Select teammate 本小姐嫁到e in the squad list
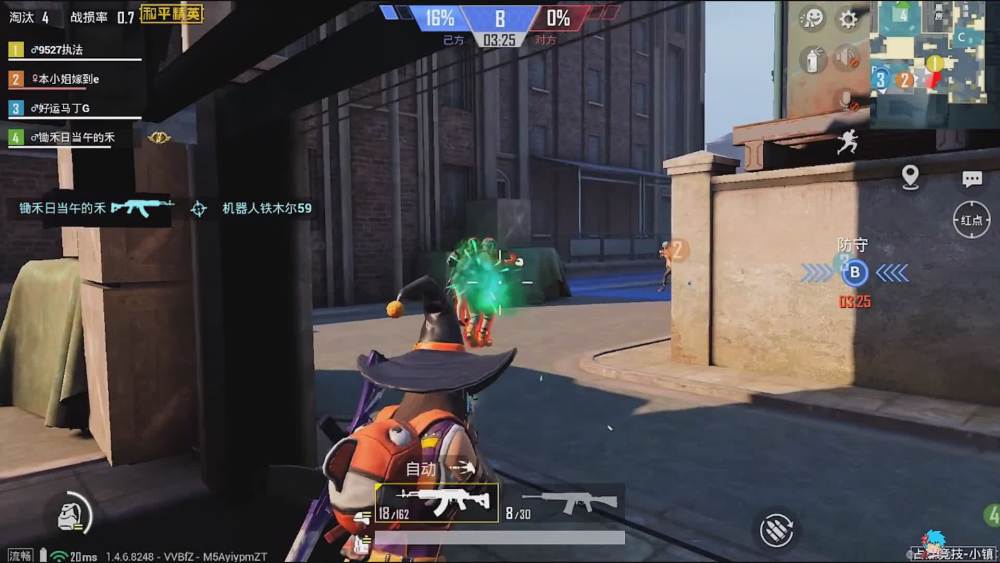 62,79
